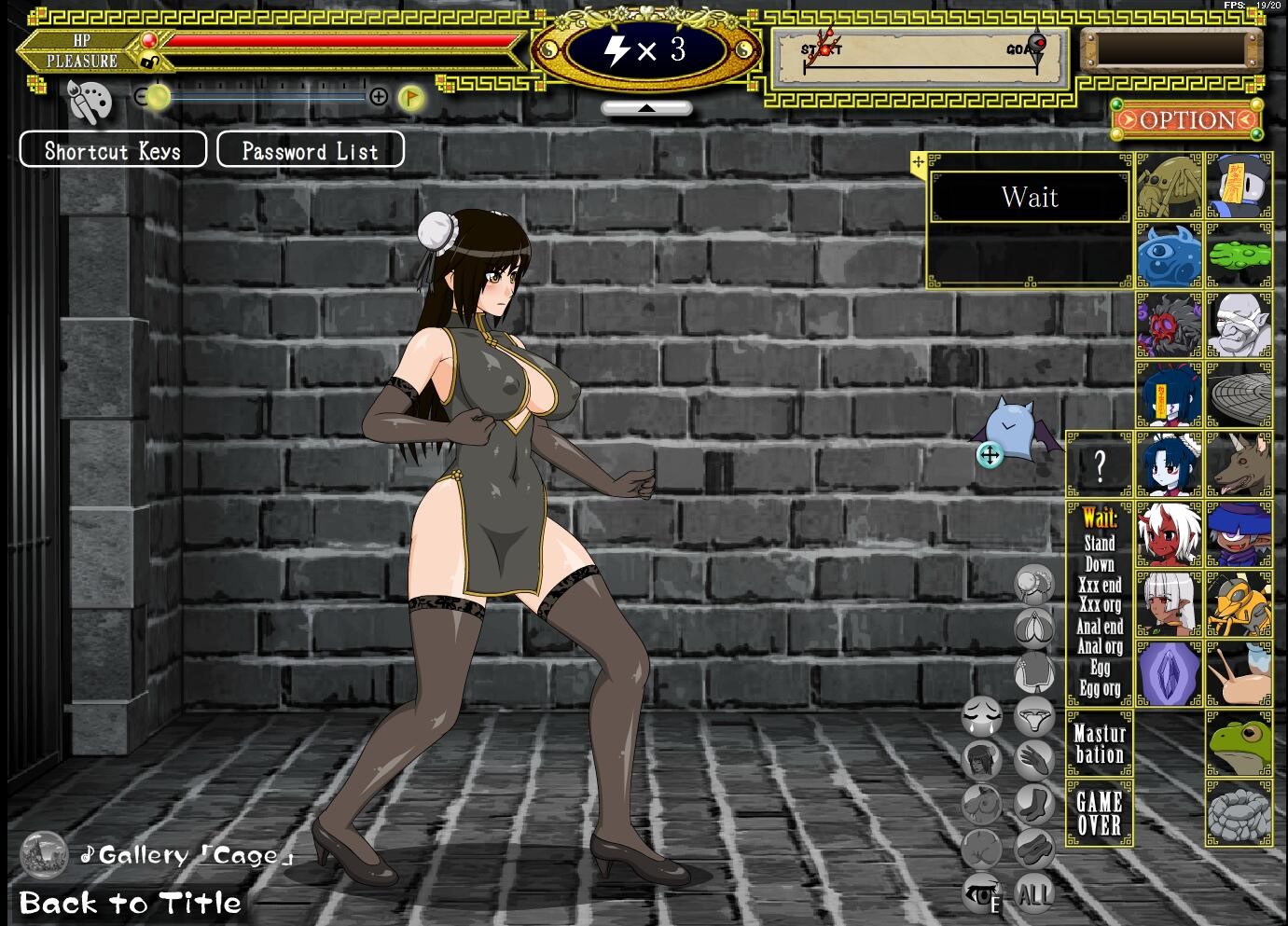Click the zoom-out minus button
This screenshot has width=1288, height=926.
(142, 96)
